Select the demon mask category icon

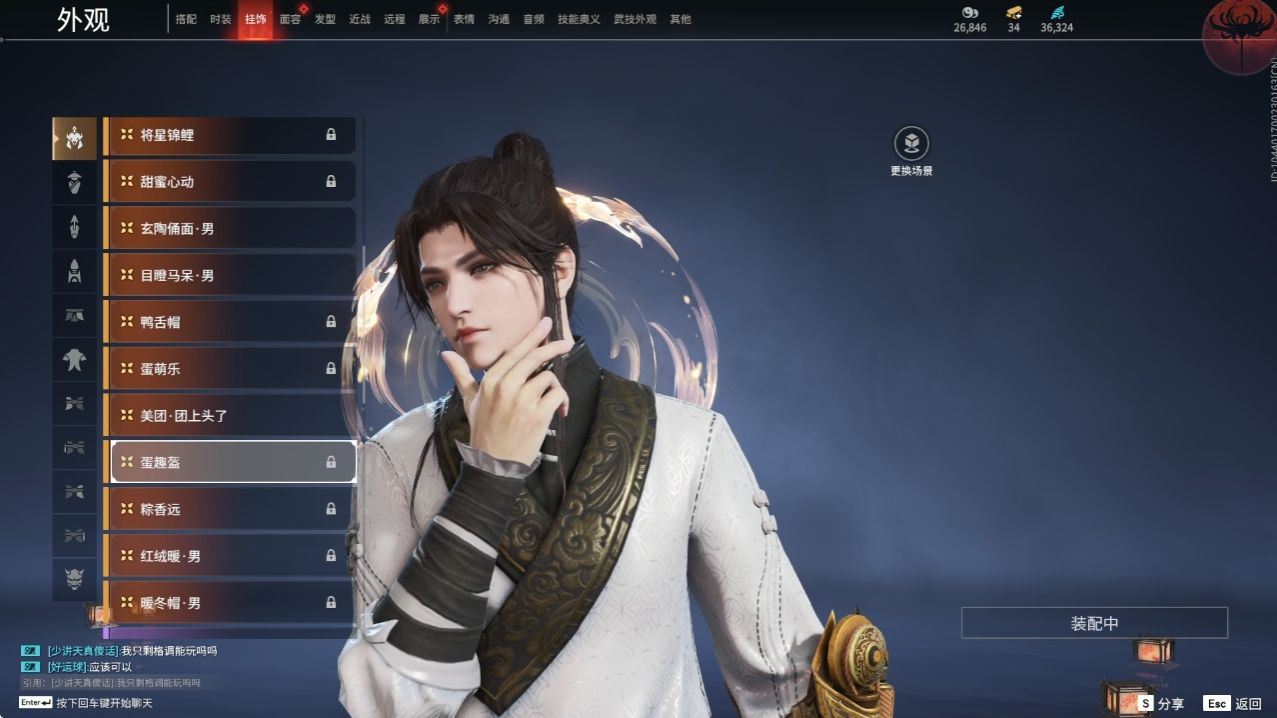pyautogui.click(x=75, y=579)
